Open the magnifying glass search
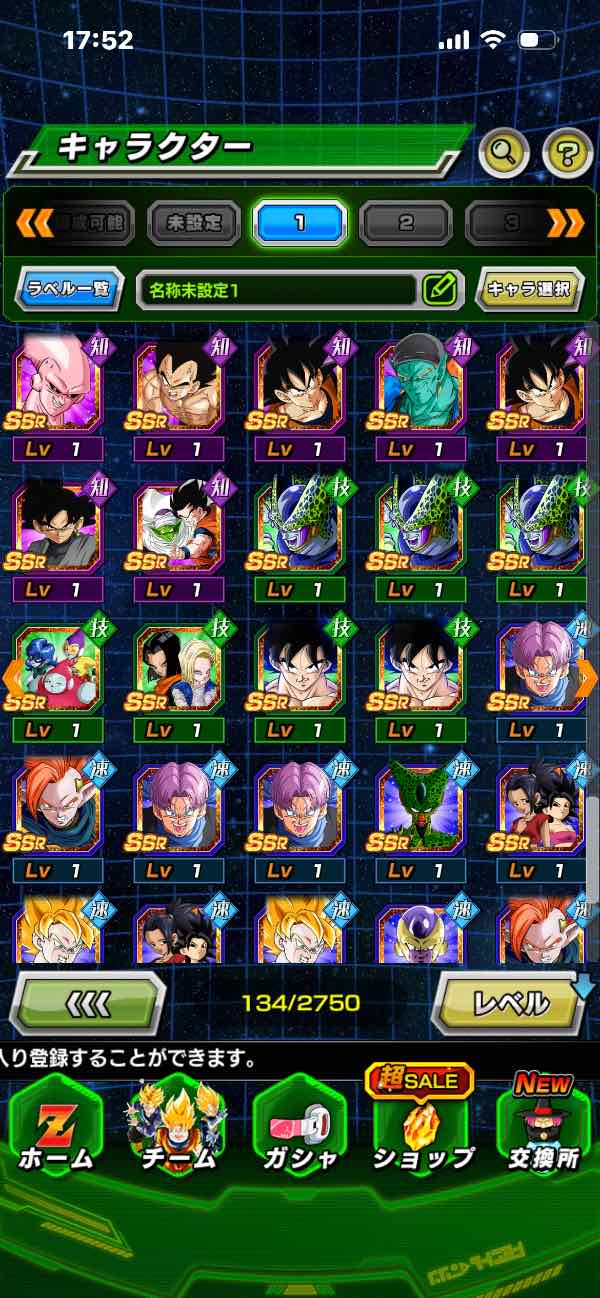The image size is (600, 1298). tap(504, 152)
